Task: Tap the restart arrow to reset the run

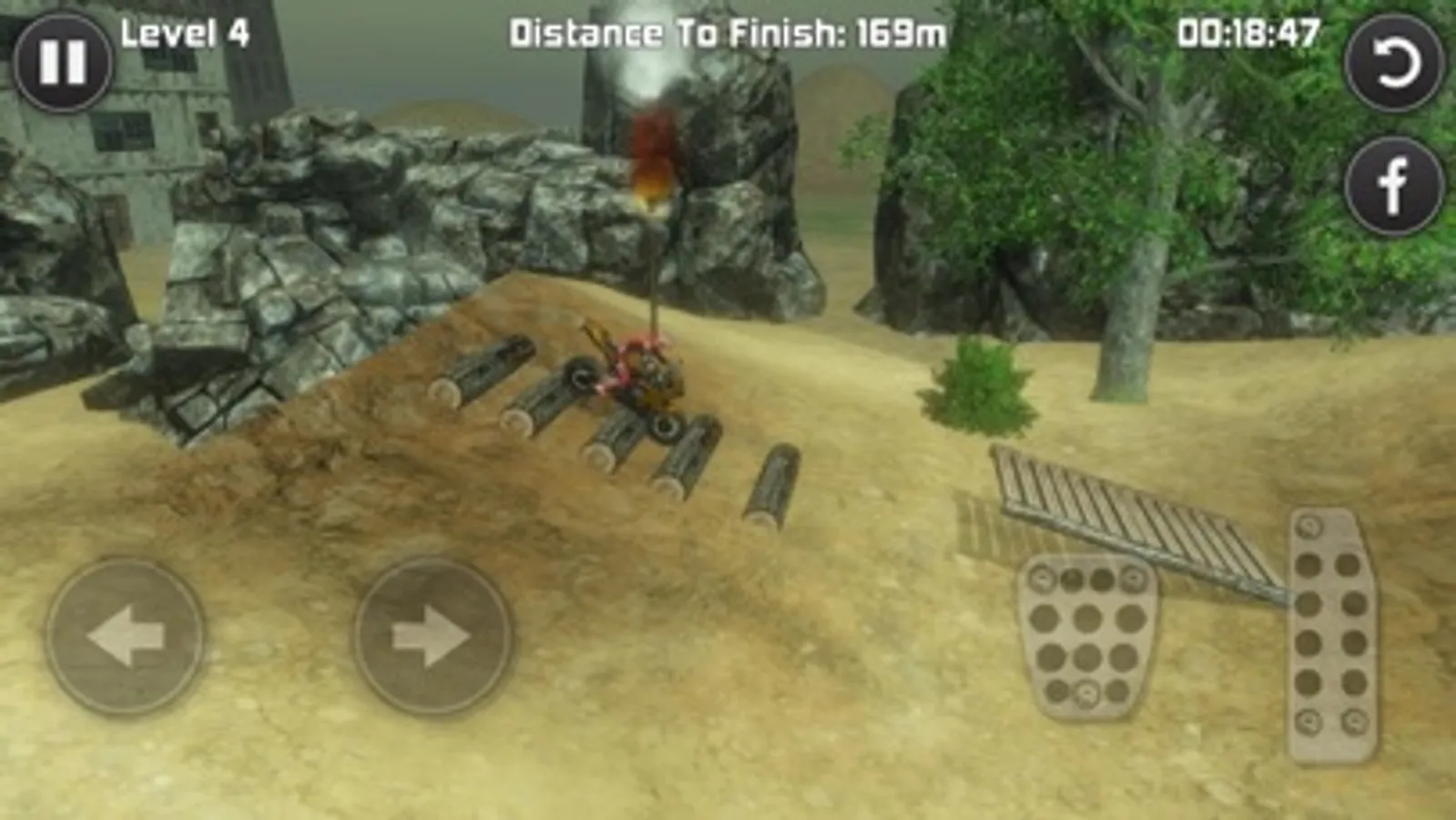Action: (1396, 64)
